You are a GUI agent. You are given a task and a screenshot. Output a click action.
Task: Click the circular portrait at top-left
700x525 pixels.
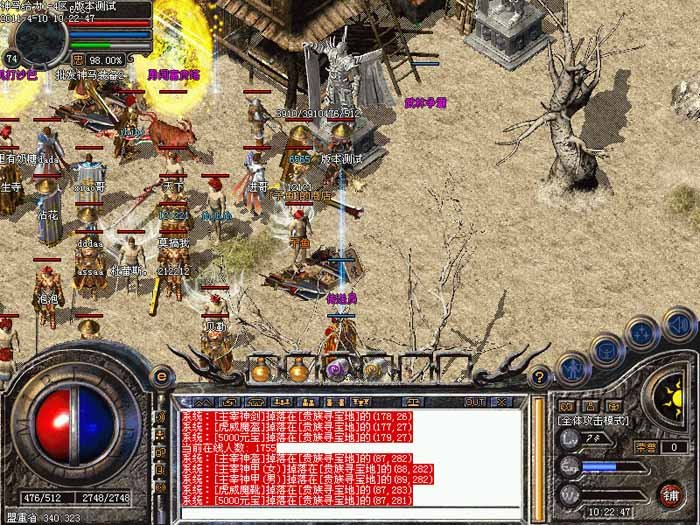[38, 33]
